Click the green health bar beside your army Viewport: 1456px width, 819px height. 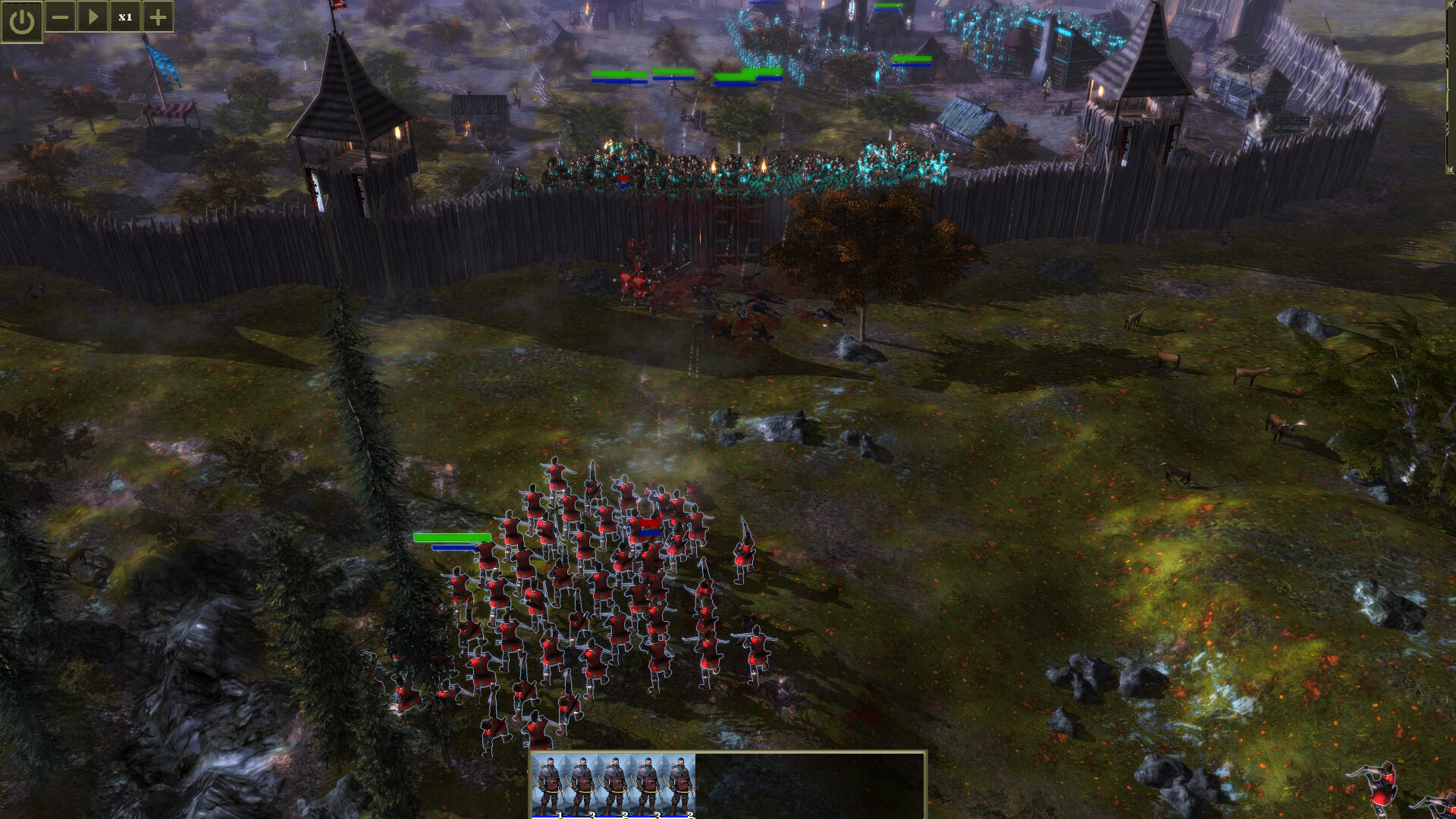(453, 538)
